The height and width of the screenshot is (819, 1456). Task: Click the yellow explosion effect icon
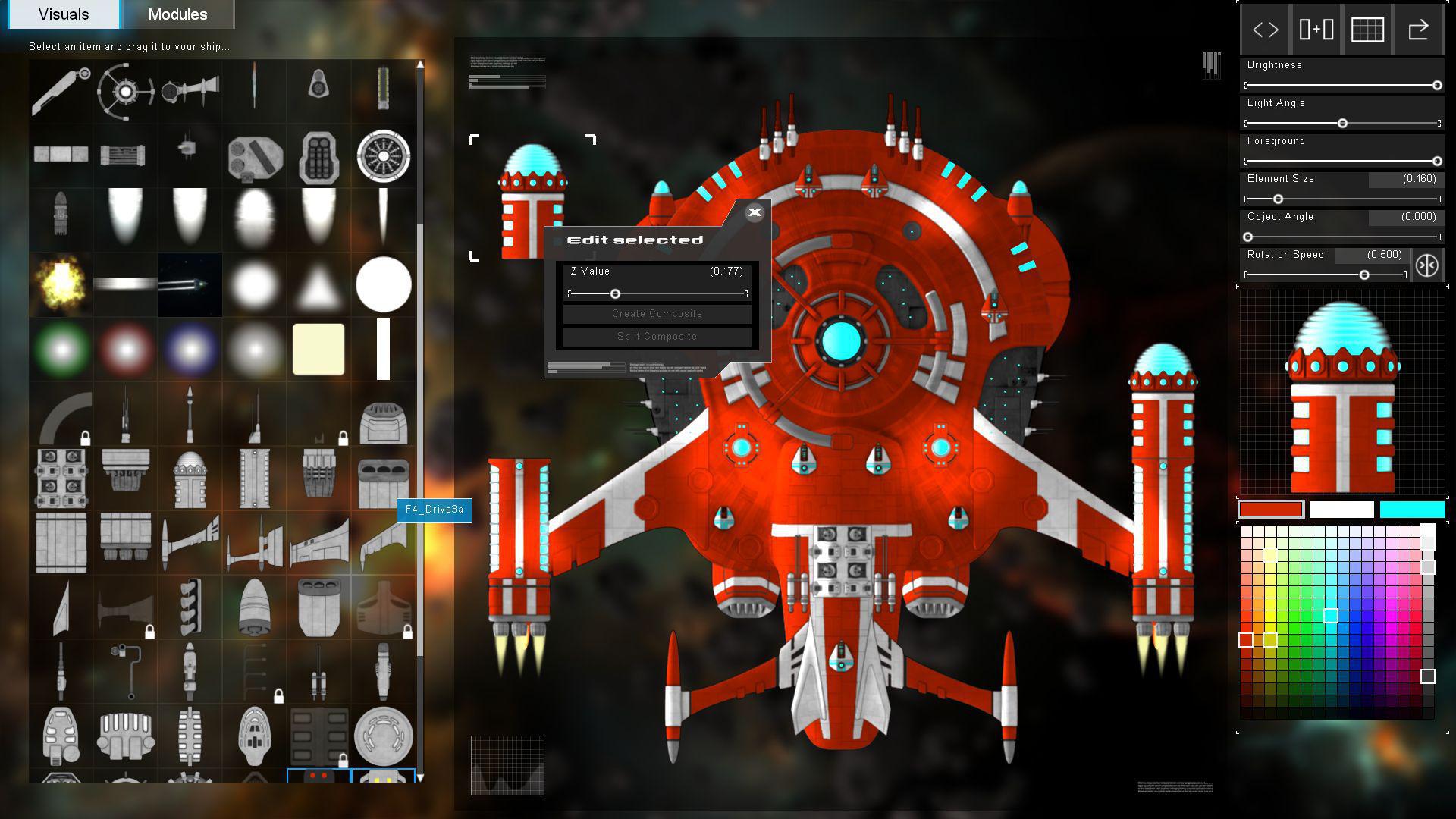pos(61,284)
